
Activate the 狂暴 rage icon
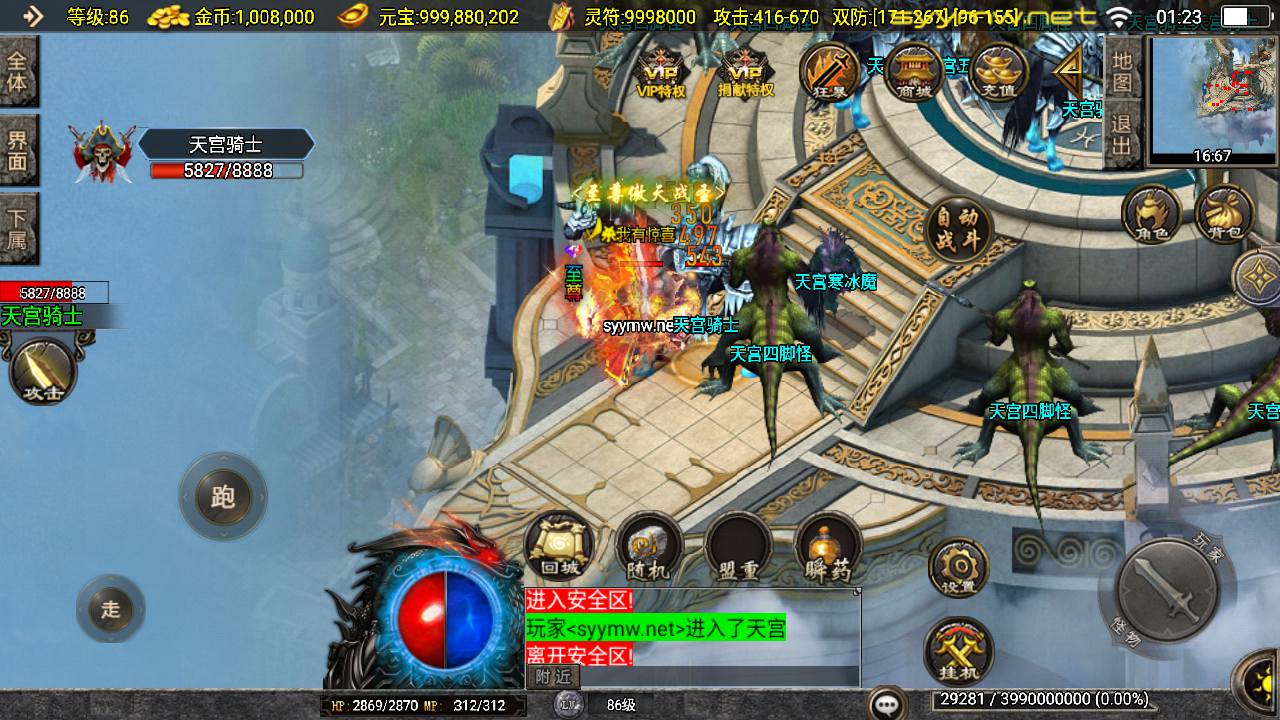(830, 72)
